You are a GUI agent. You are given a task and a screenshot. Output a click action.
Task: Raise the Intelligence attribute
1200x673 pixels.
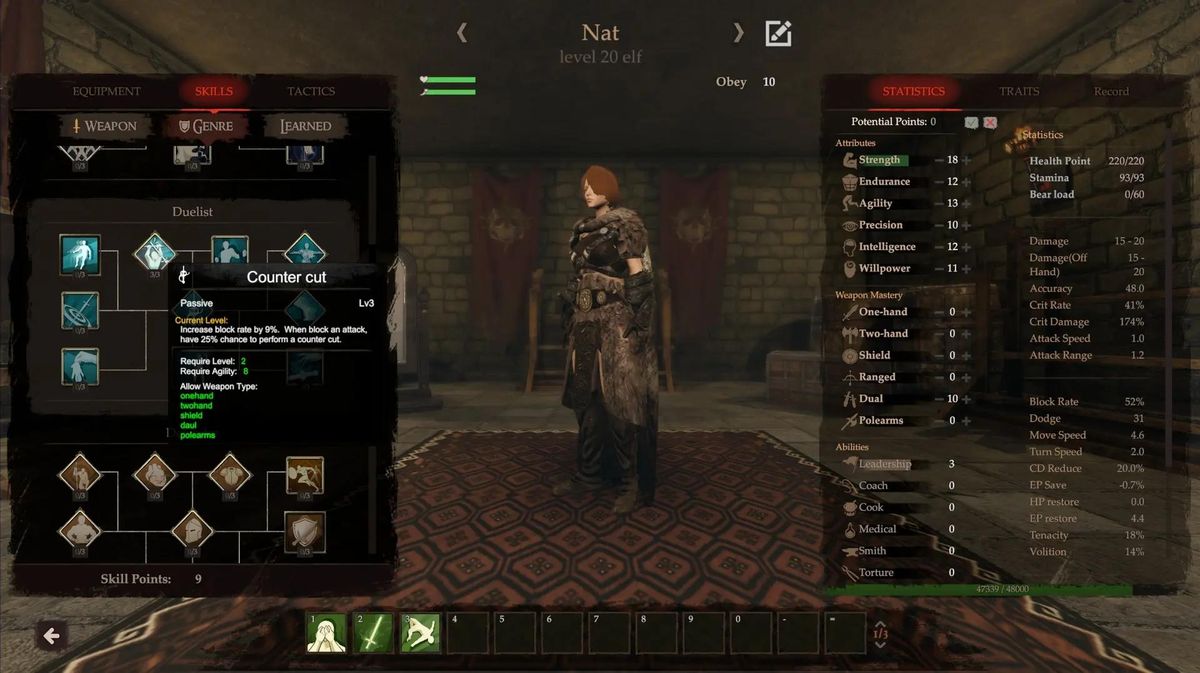coord(966,247)
